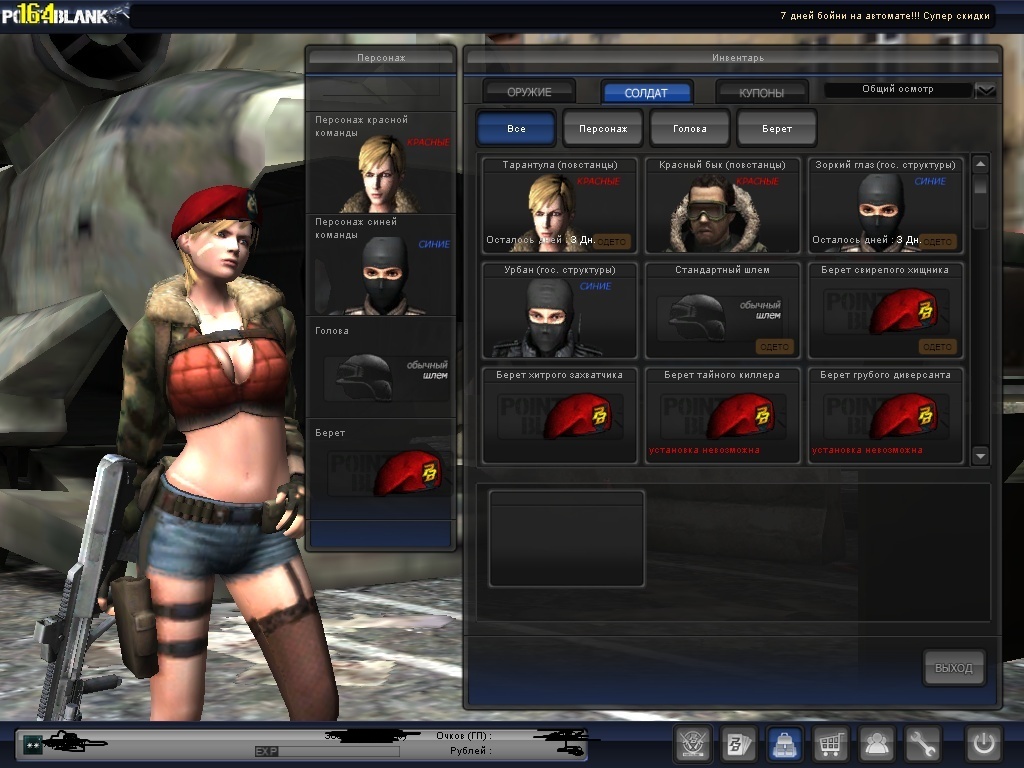Open the community people icon

(877, 744)
